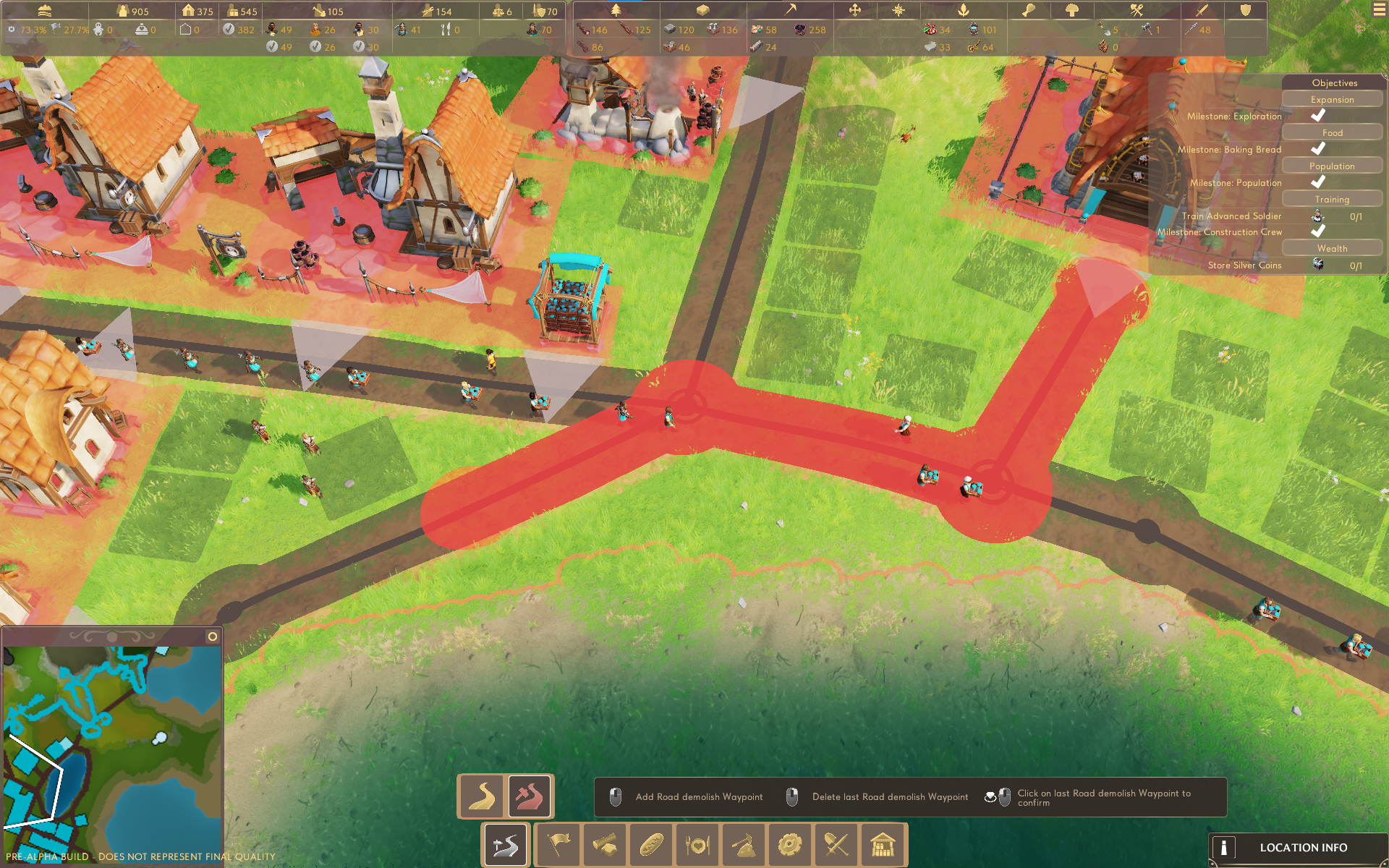Click the minimap
1389x868 pixels.
click(x=112, y=745)
